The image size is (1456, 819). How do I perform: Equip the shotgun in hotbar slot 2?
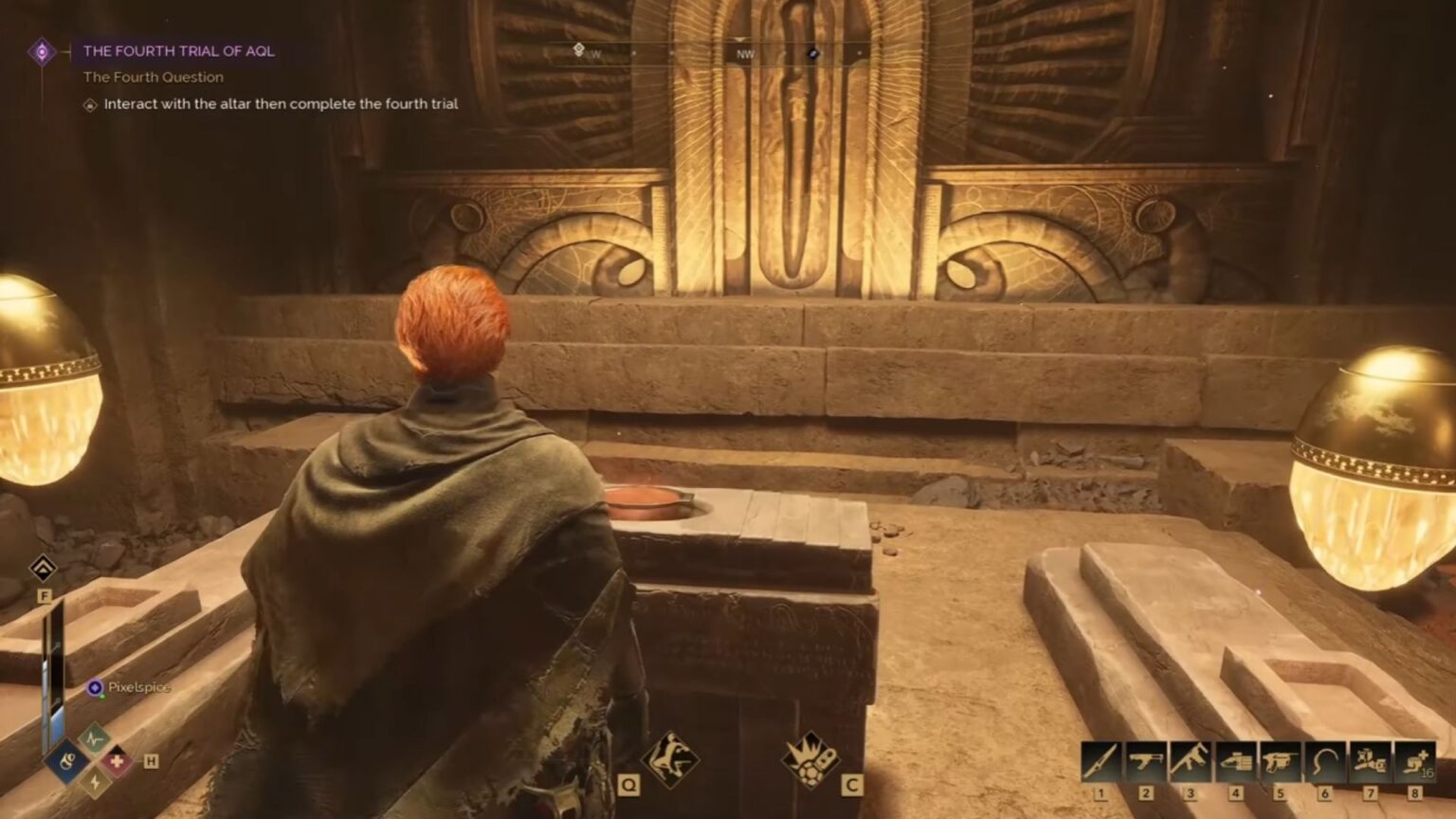[x=1145, y=761]
